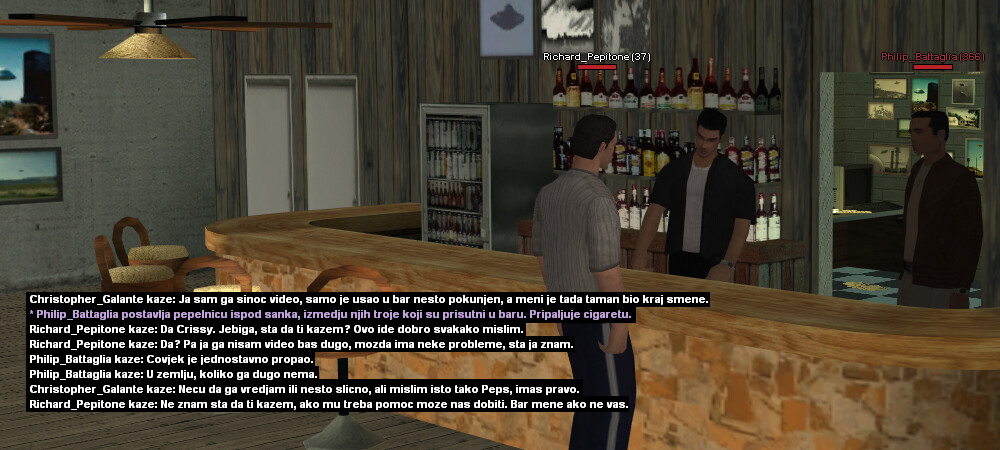
Task: Select the red Philip_Battaglia(366) name tag
Action: click(932, 57)
